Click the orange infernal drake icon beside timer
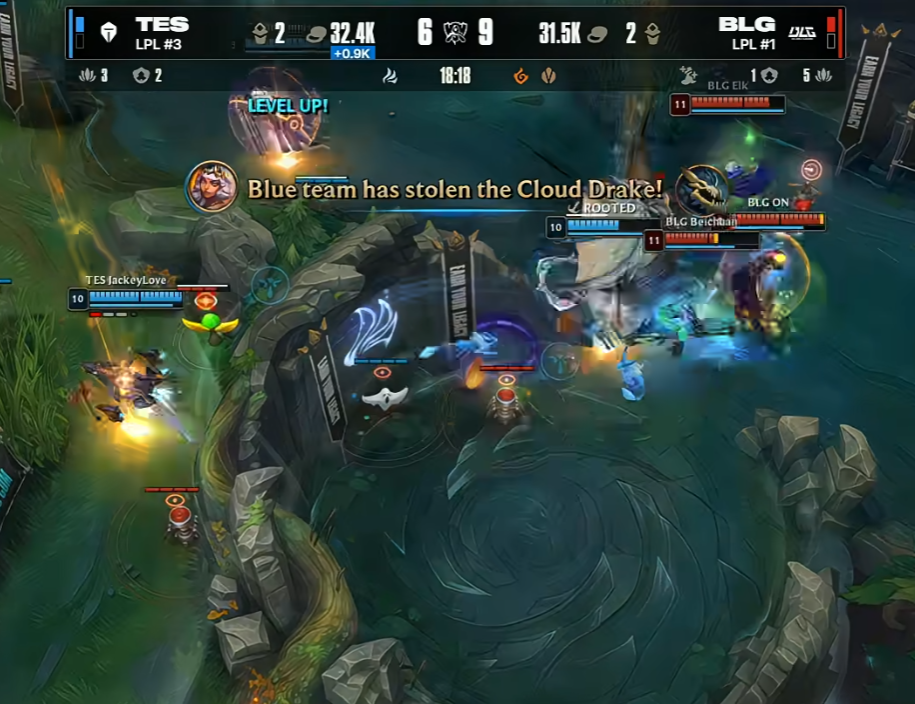This screenshot has width=915, height=704. pos(520,76)
